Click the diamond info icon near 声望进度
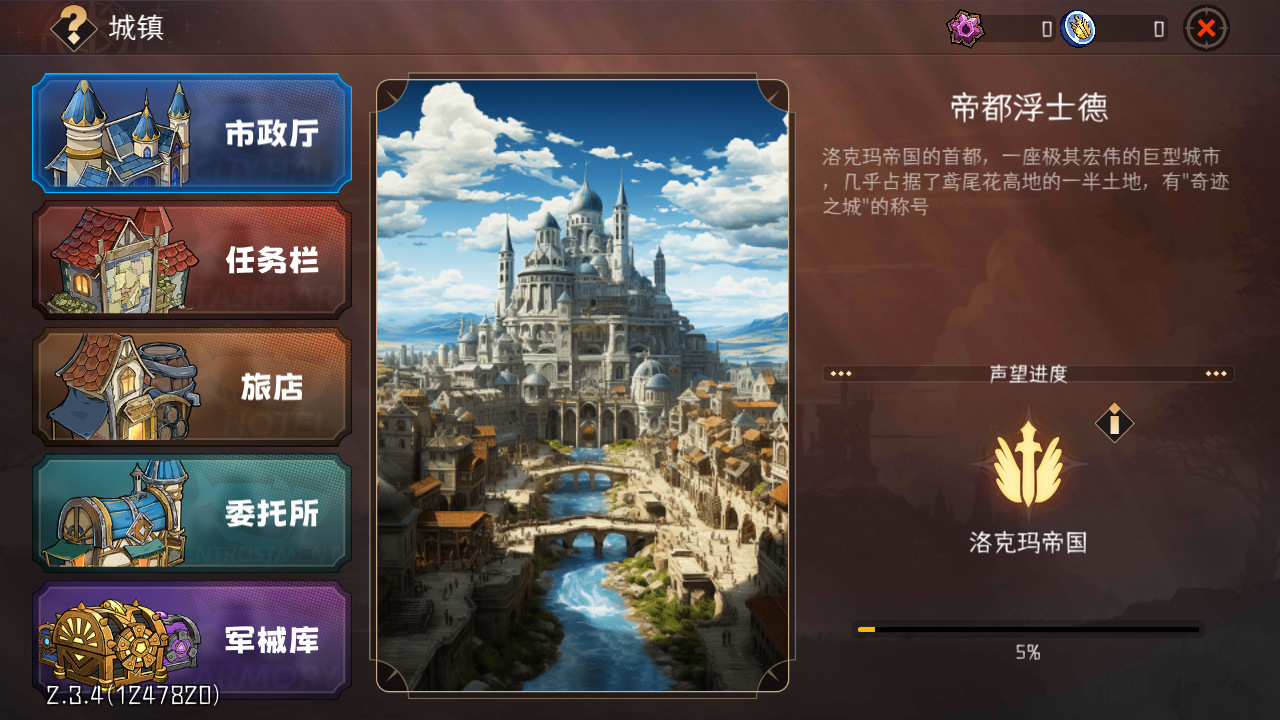The width and height of the screenshot is (1280, 720). 1113,423
